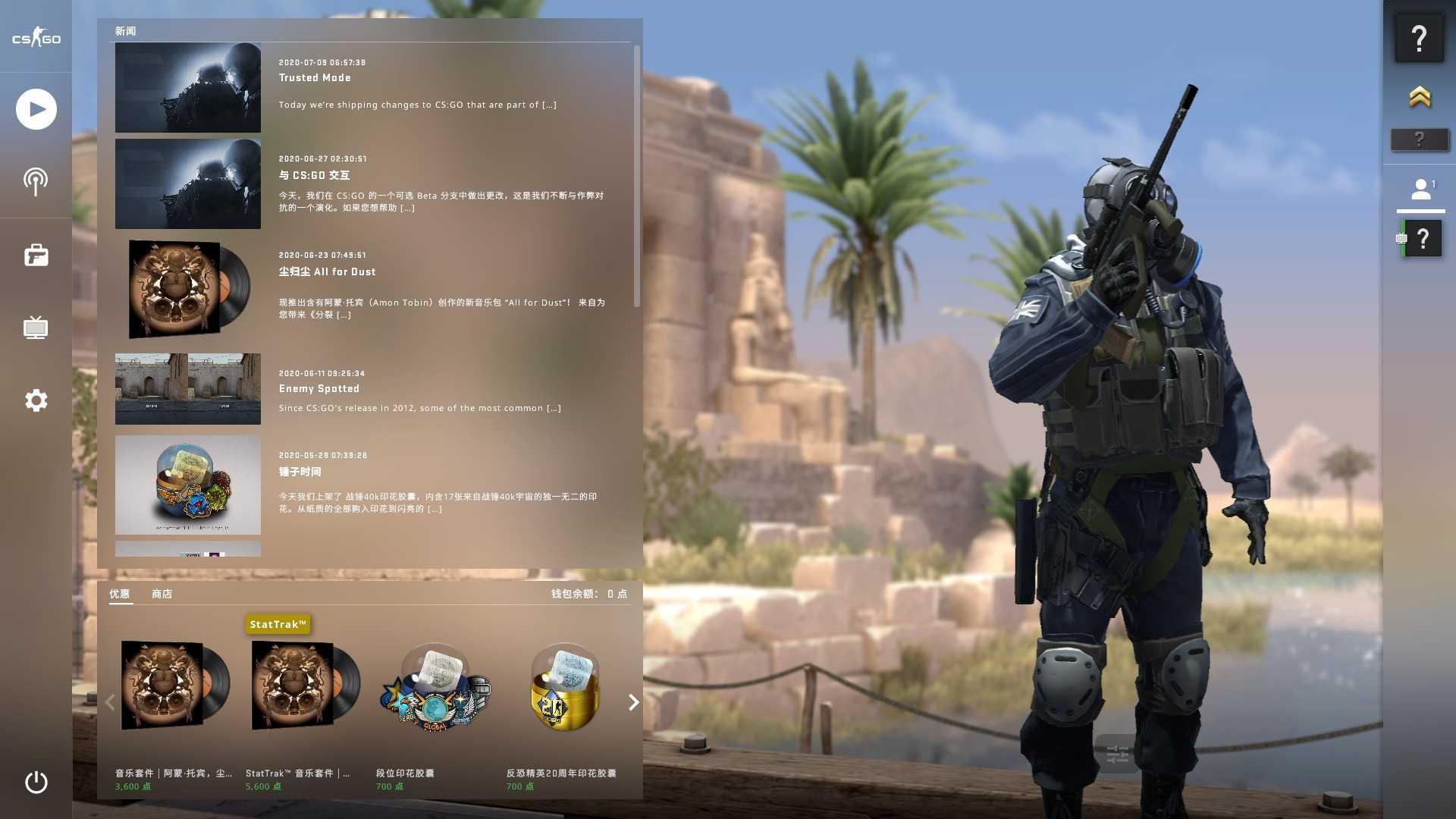Open the inventory briefcase icon
Screen dimensions: 1456x819
point(36,255)
